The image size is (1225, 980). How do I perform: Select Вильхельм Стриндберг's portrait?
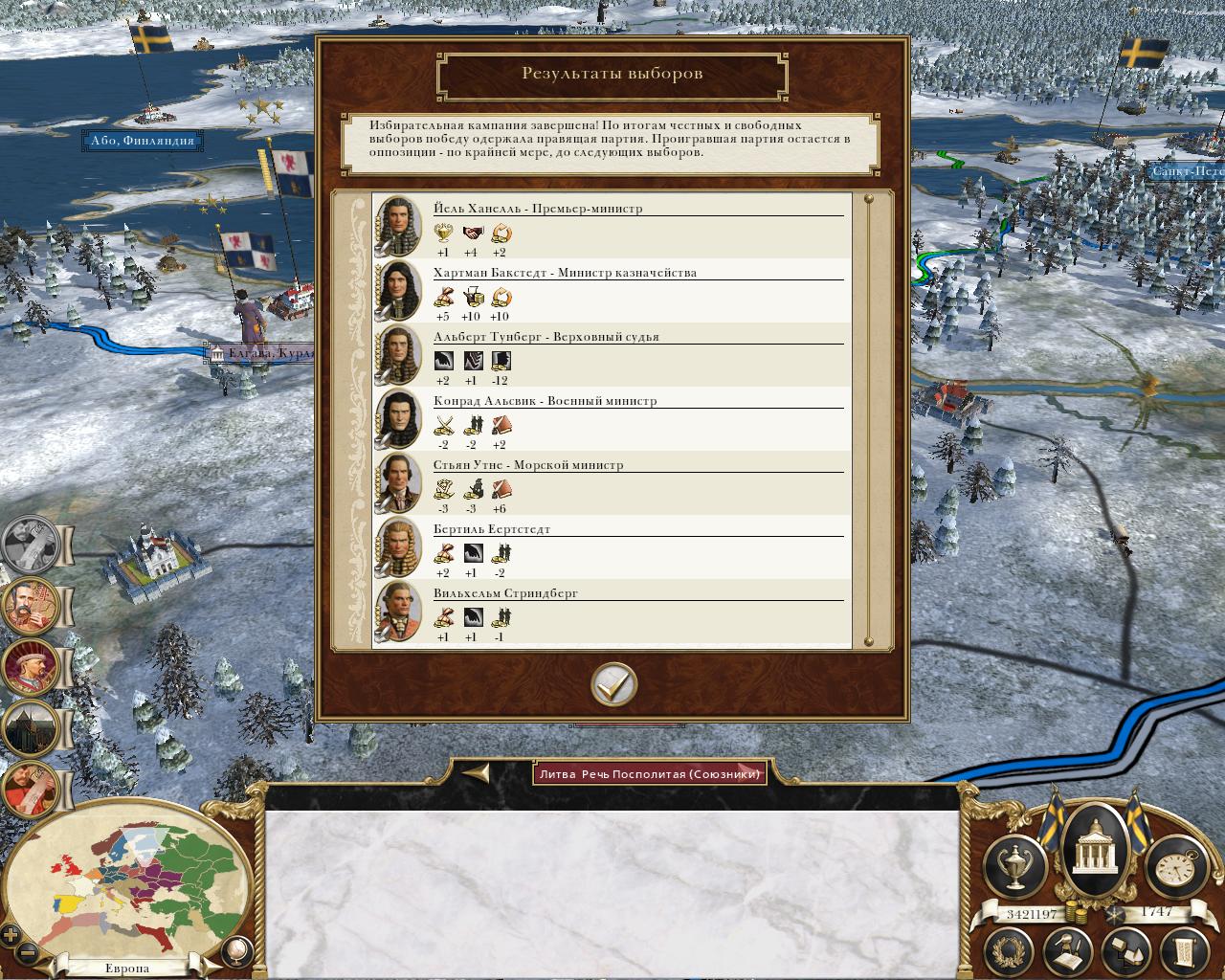[x=398, y=612]
